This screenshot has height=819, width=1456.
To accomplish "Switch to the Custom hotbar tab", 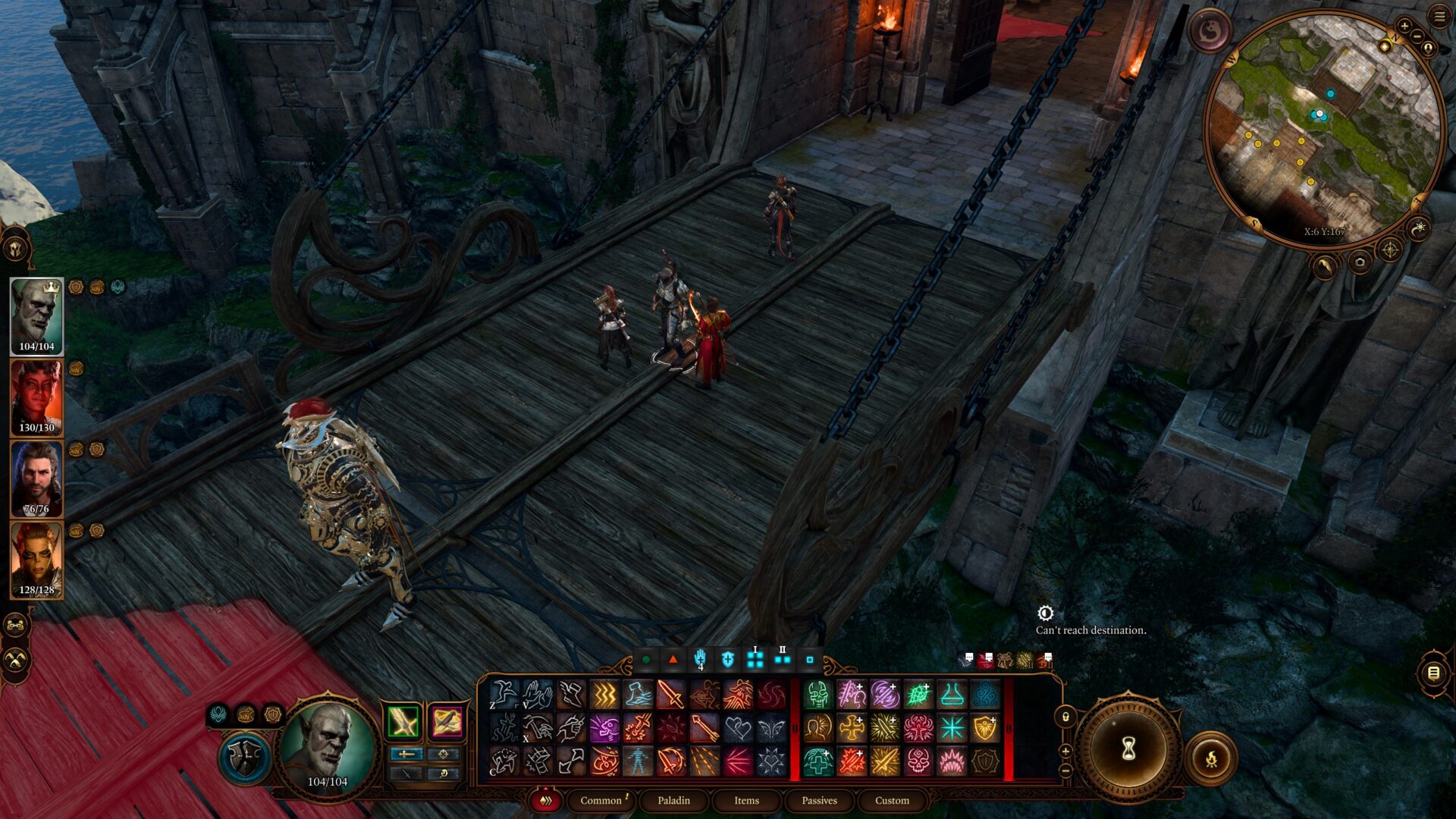I will 892,800.
